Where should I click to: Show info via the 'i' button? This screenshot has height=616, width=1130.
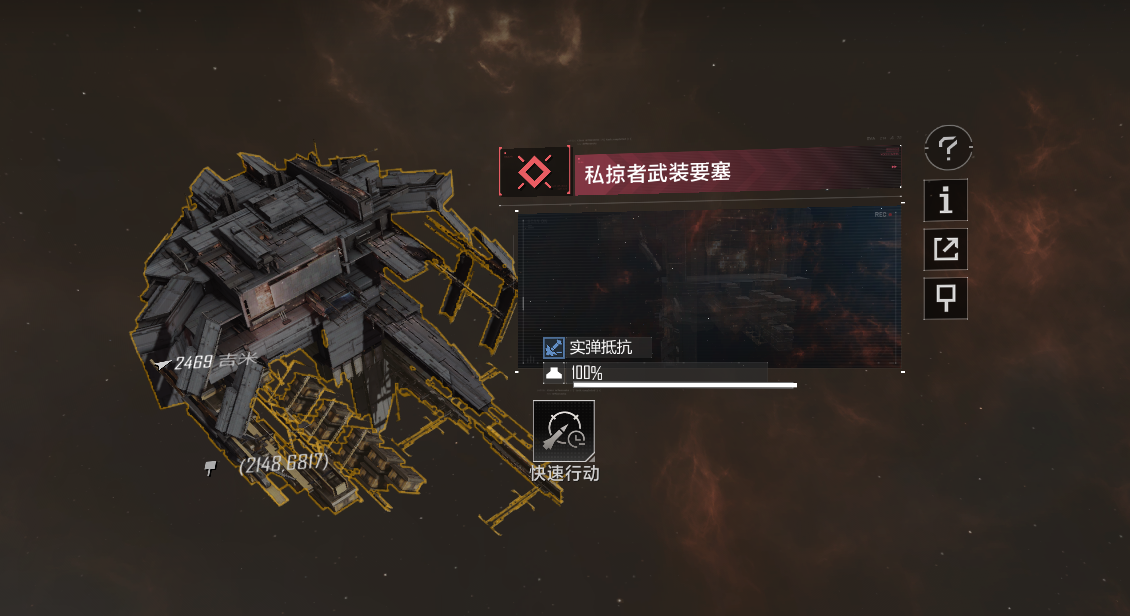[x=946, y=201]
